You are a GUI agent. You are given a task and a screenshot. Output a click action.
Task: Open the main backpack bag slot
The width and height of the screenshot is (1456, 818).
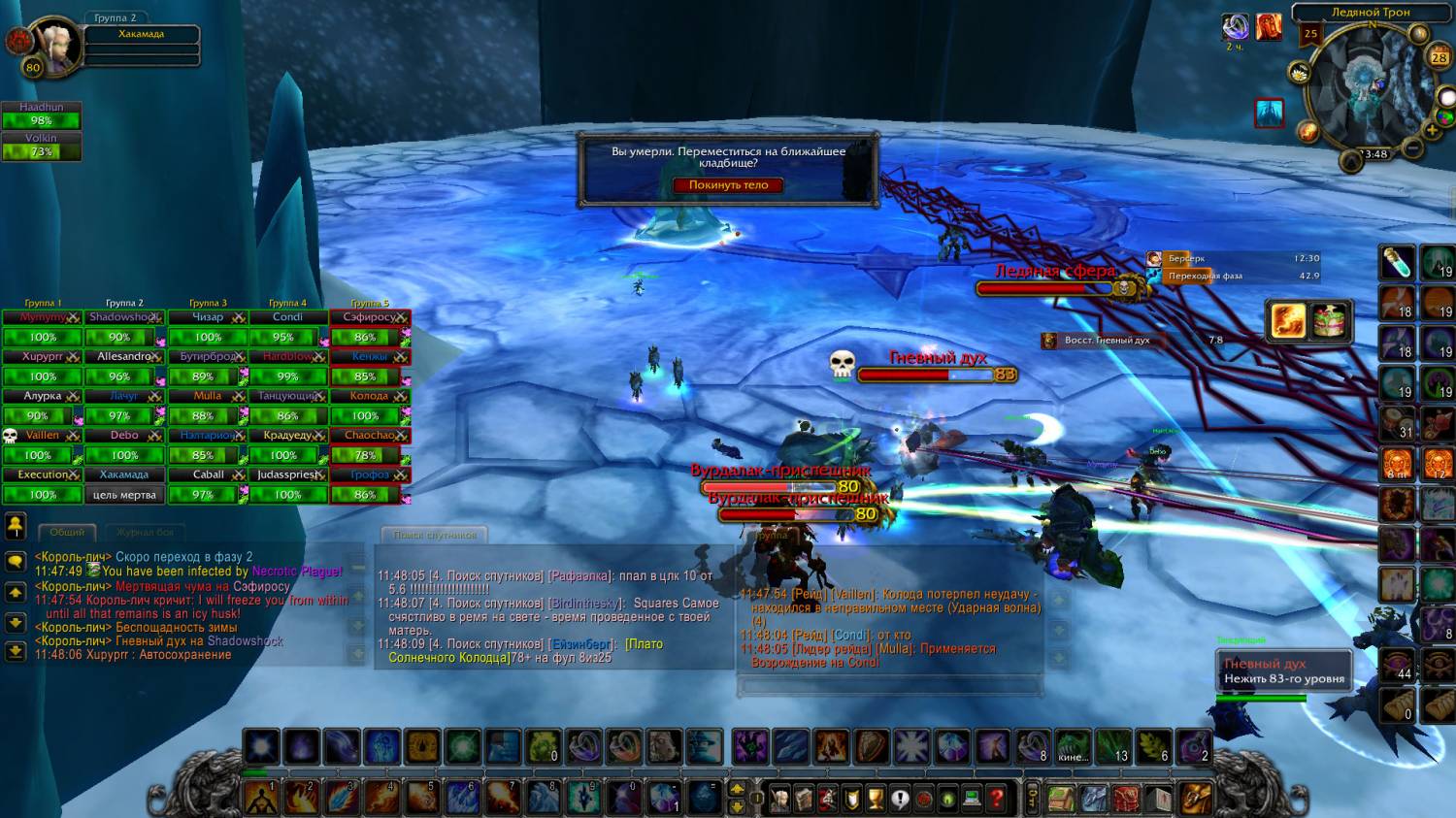tap(1196, 798)
